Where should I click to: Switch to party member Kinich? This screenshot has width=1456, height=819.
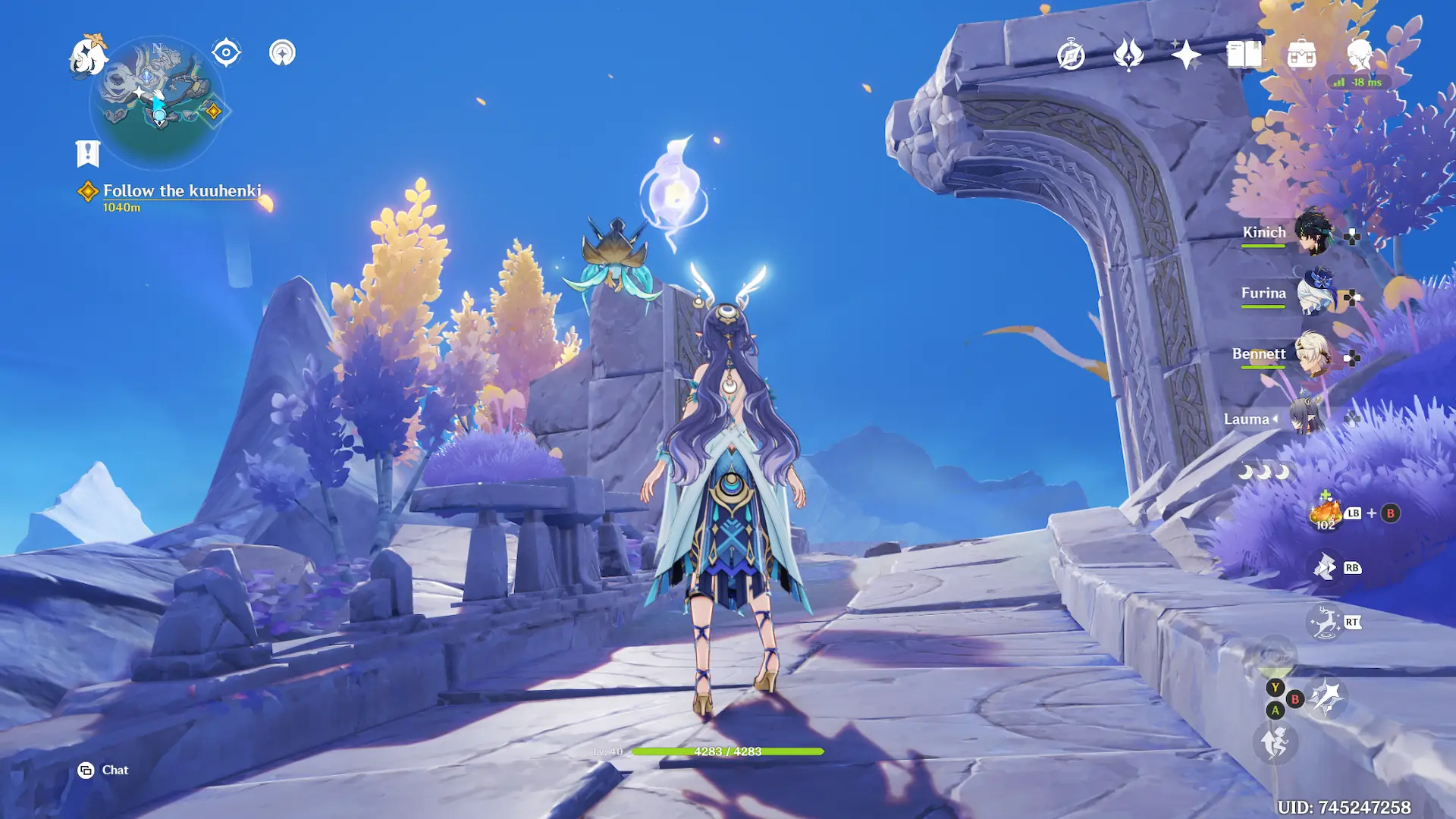coord(1313,232)
